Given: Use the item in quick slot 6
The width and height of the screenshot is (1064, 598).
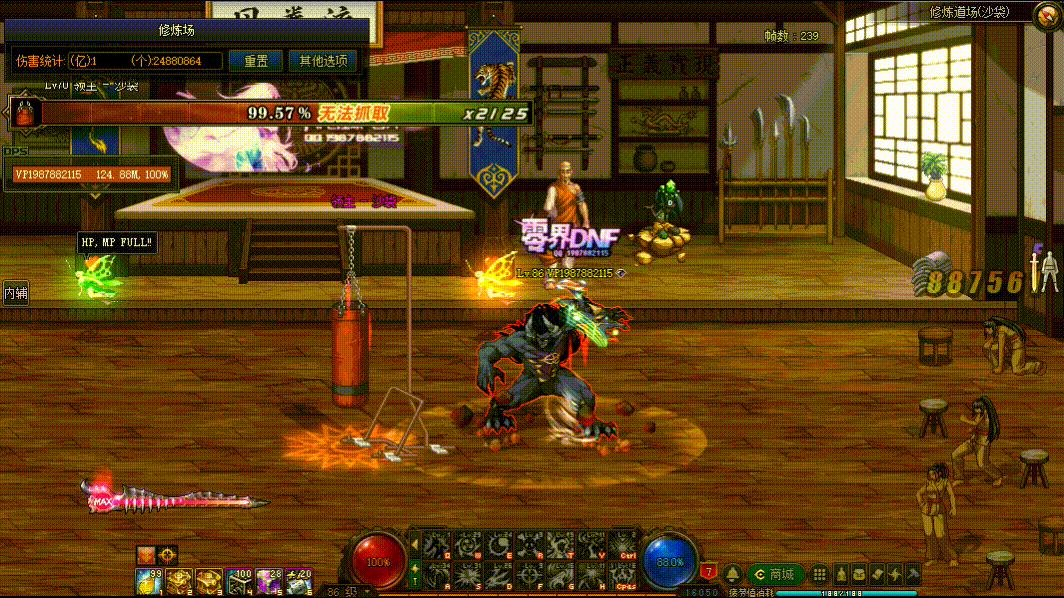Looking at the screenshot, I should 298,579.
